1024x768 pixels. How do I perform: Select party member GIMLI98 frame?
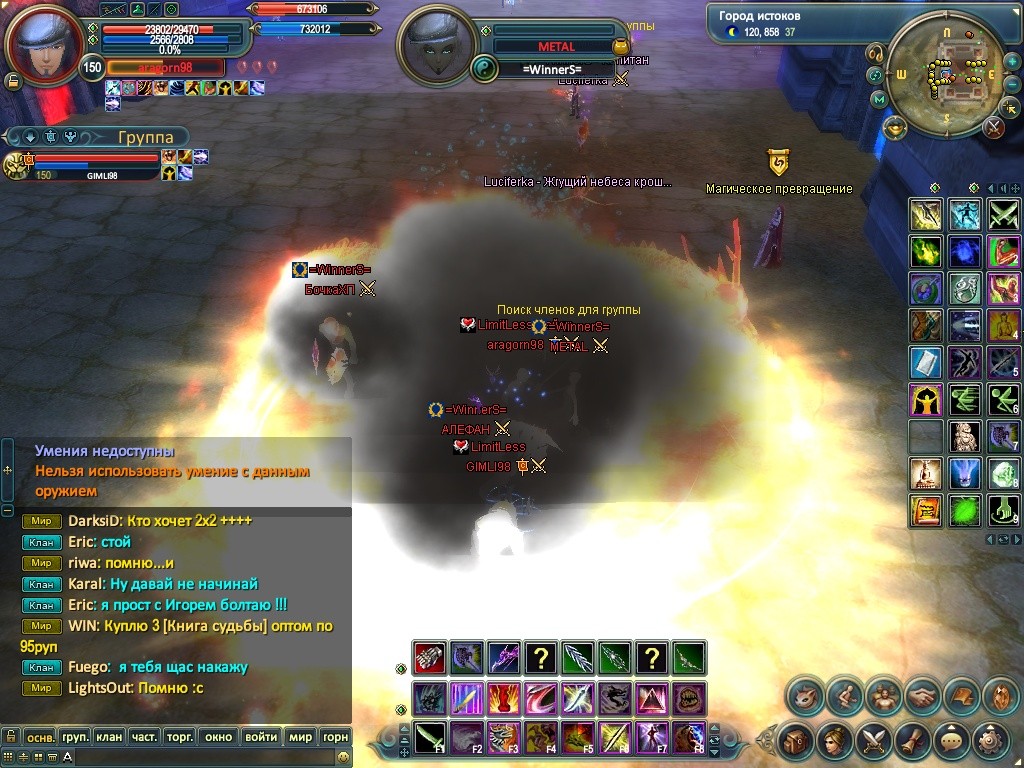(95, 165)
